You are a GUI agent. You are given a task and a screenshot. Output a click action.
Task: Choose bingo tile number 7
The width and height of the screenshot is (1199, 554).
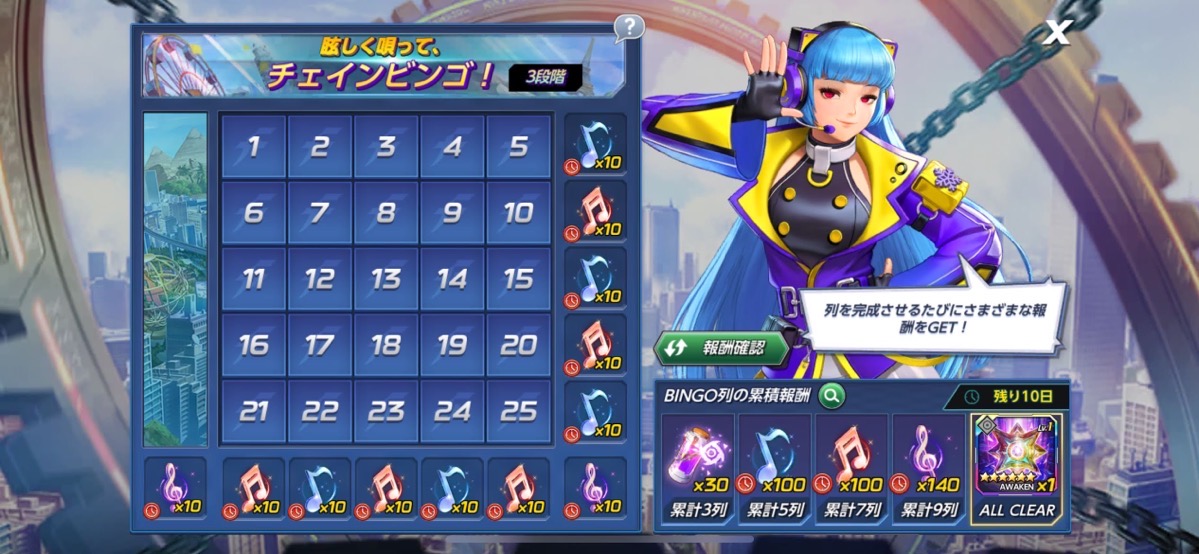point(320,213)
